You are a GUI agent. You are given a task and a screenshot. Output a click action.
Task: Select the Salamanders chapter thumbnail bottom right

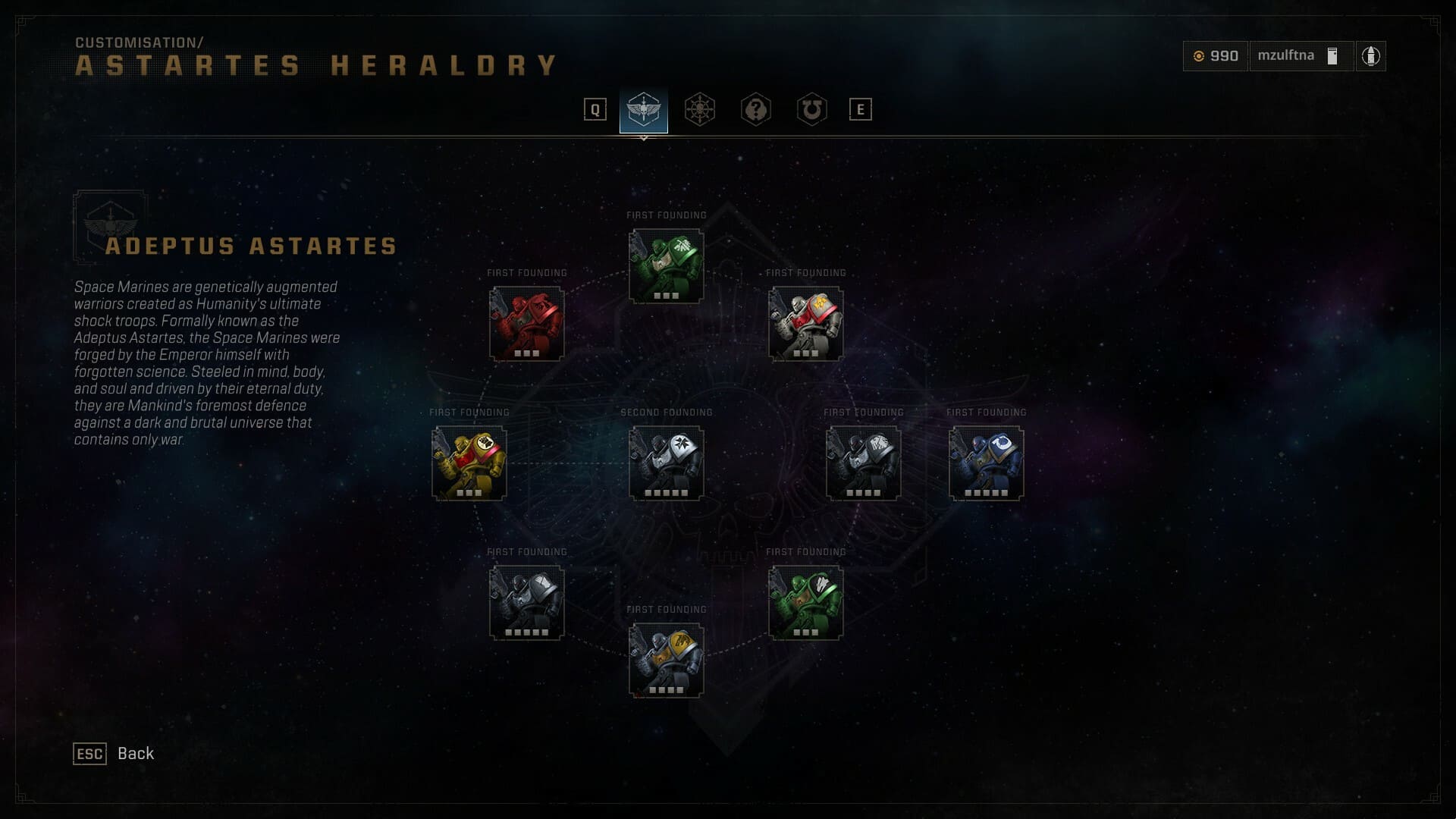pos(806,603)
